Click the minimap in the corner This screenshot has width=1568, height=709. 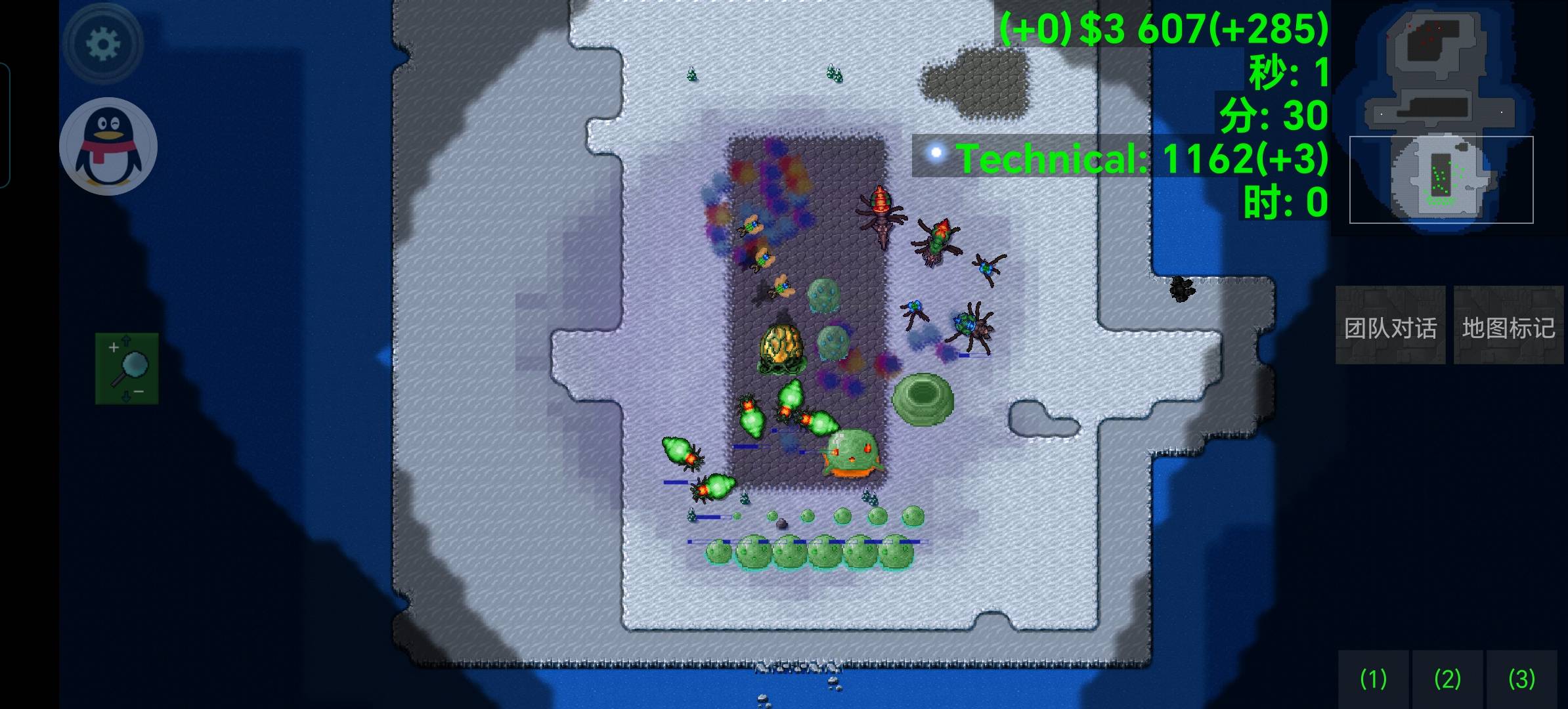point(1441,117)
